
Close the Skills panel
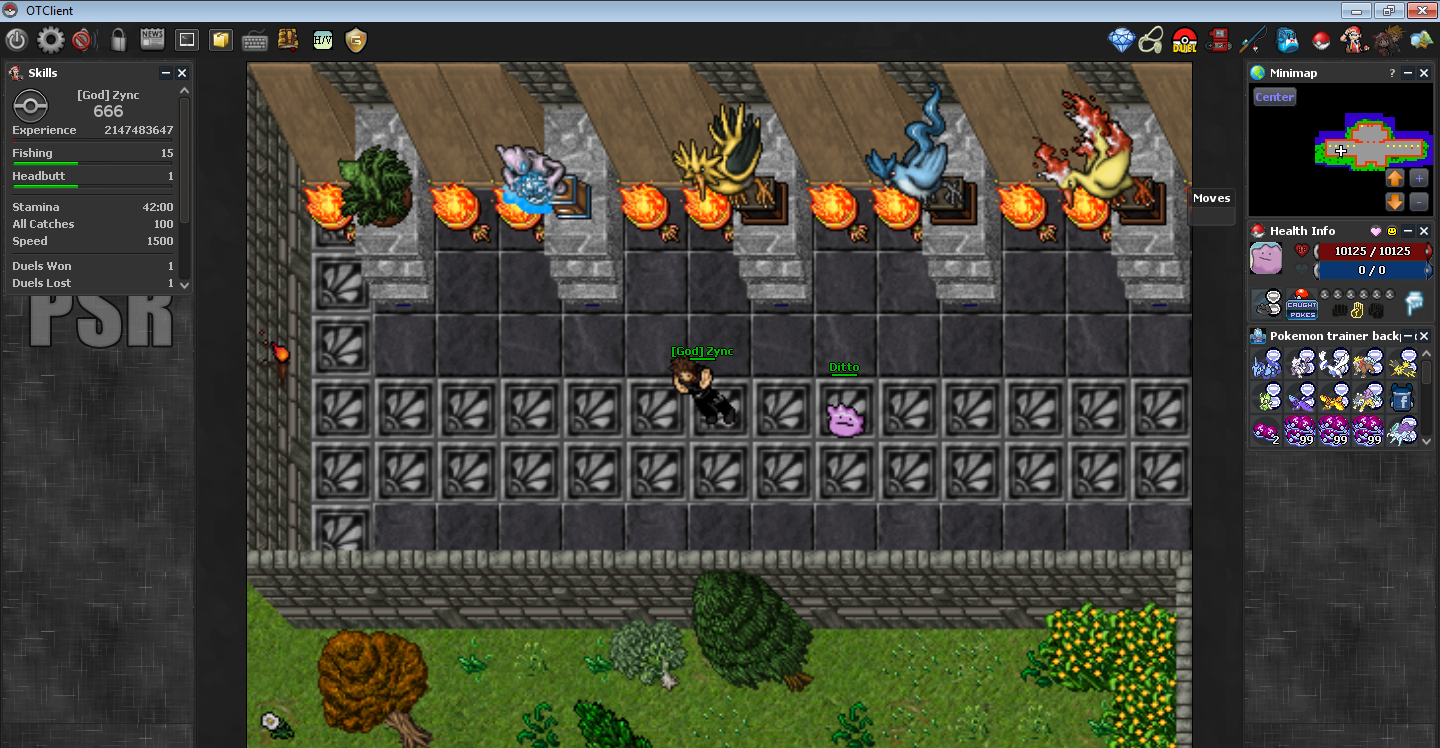[182, 73]
